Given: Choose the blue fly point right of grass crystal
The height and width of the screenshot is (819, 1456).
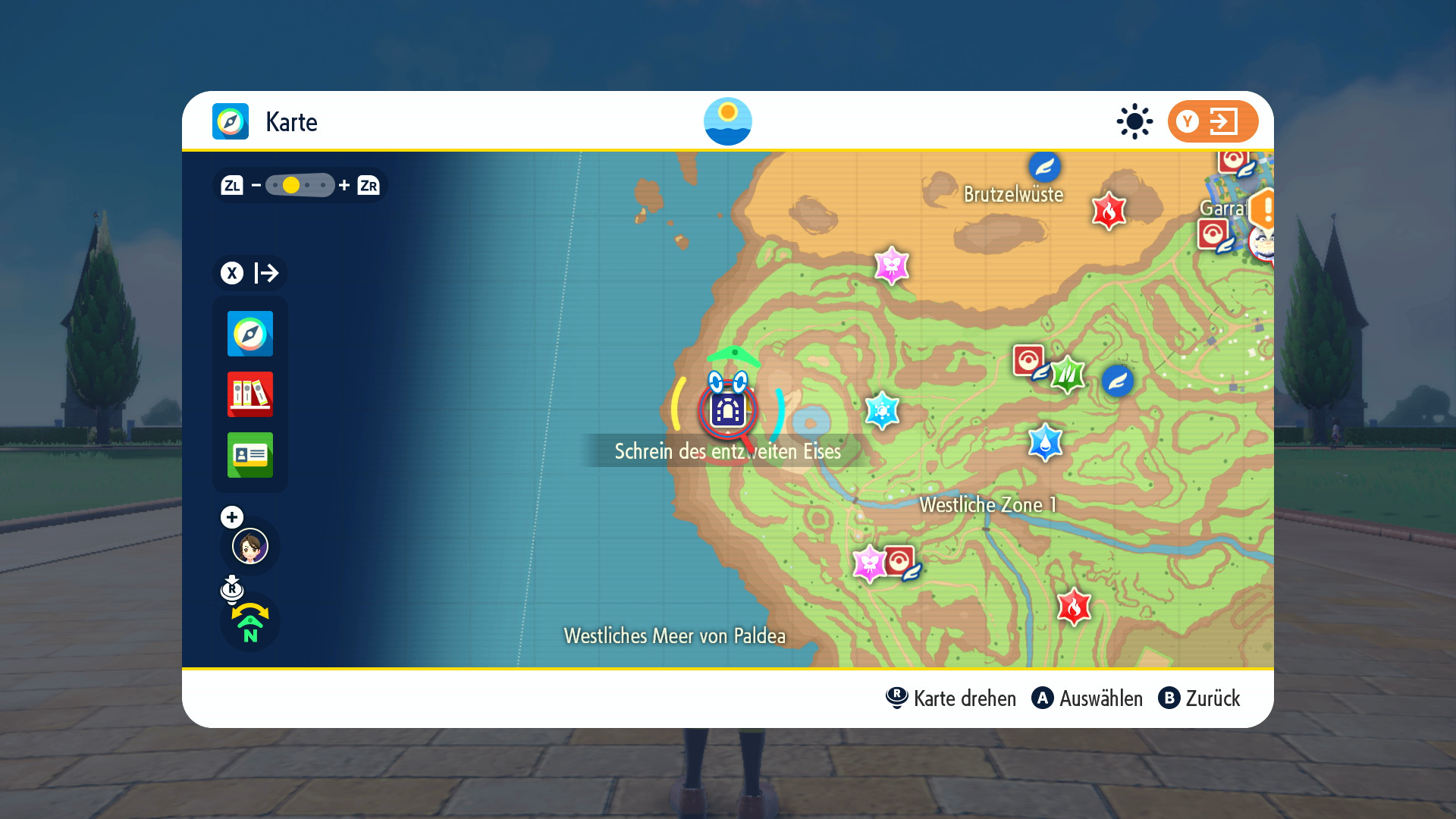Looking at the screenshot, I should 1117,381.
